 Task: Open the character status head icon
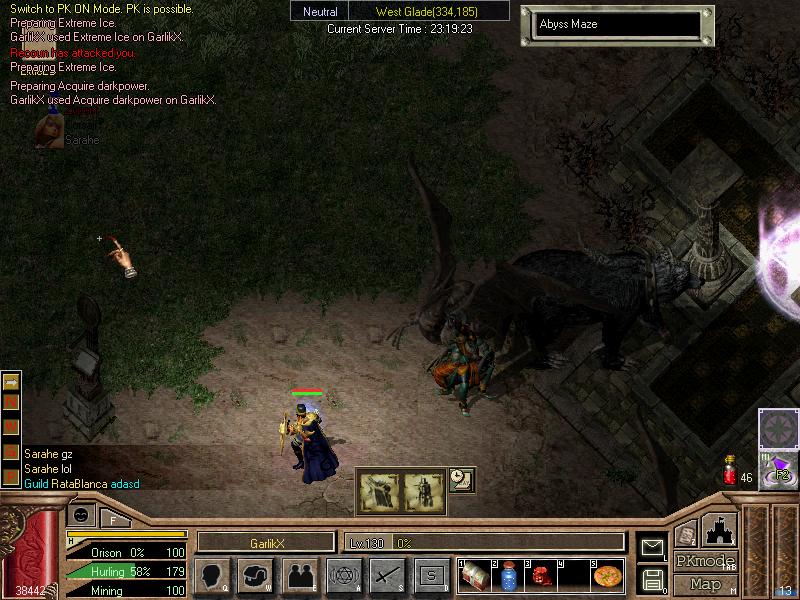212,576
